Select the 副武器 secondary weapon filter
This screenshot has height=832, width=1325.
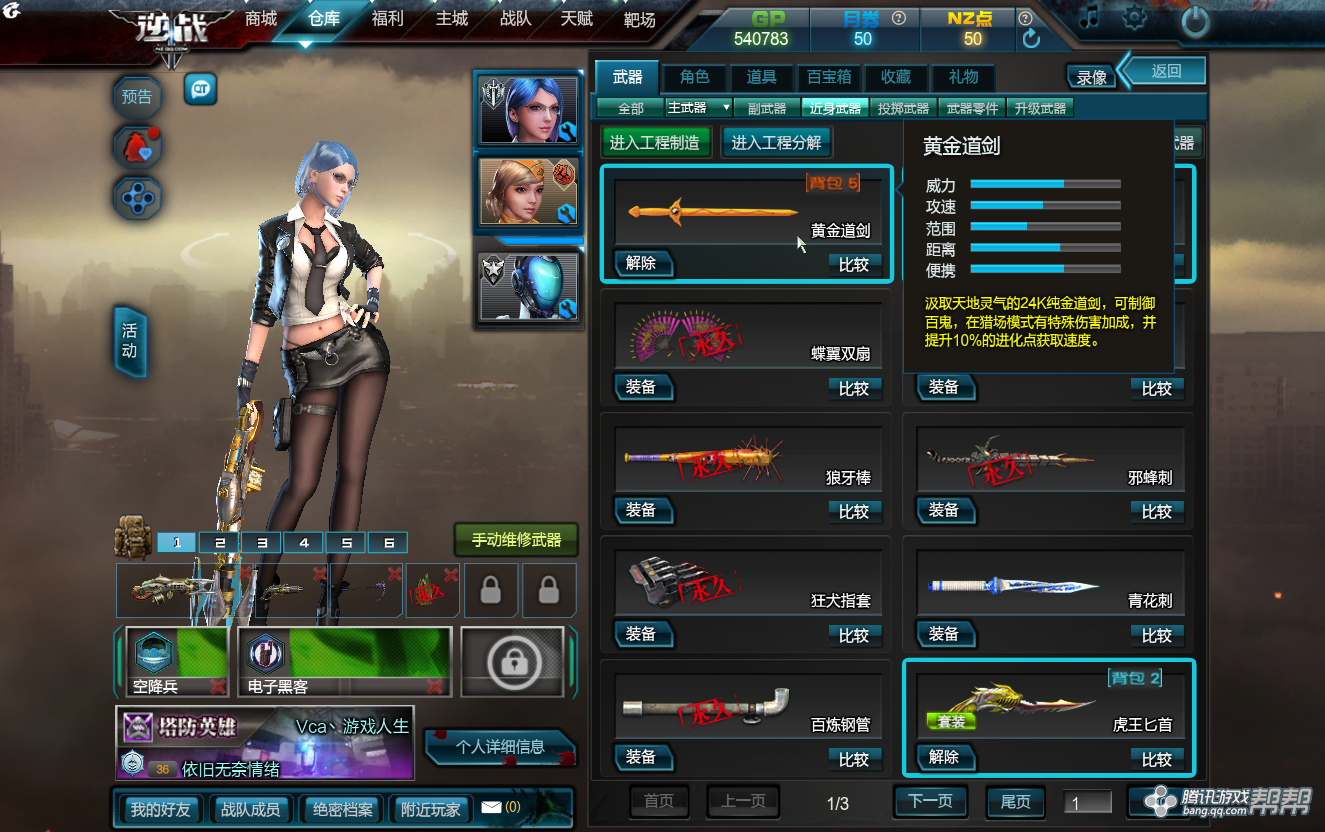point(767,108)
